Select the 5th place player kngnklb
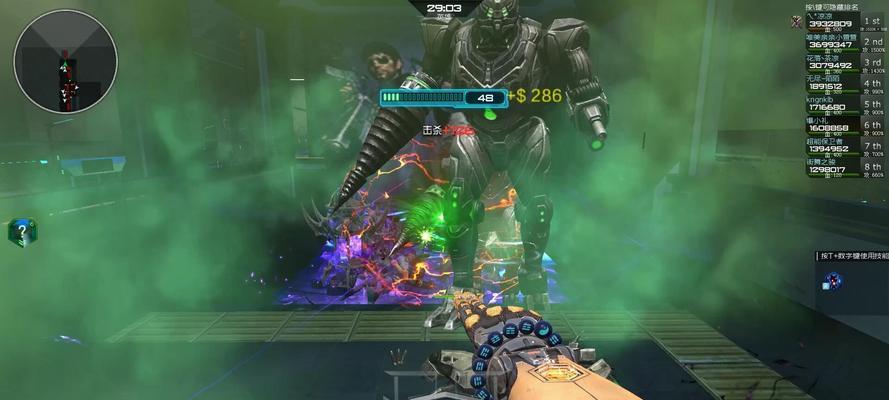The height and width of the screenshot is (400, 889). [x=843, y=105]
